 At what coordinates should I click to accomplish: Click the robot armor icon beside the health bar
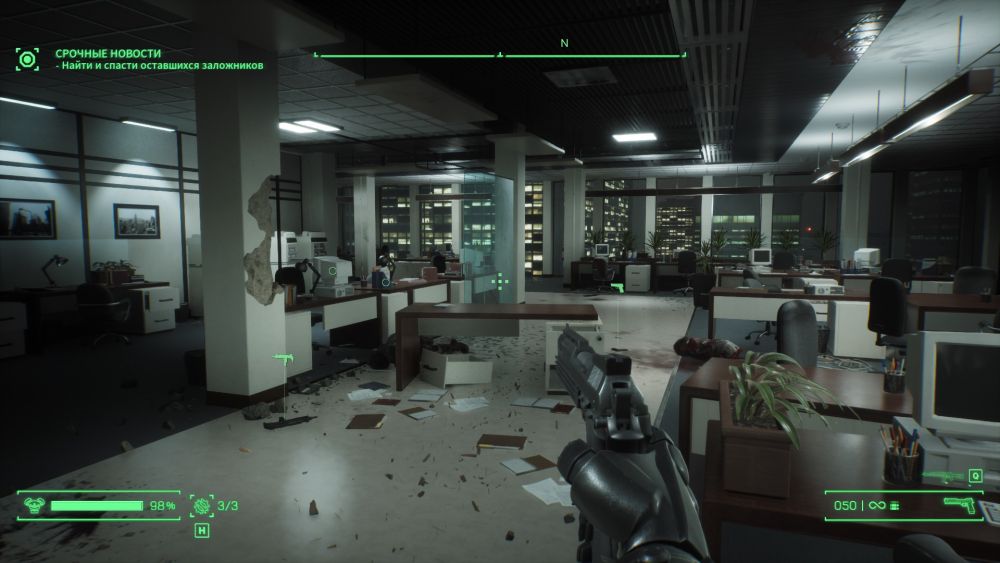31,506
